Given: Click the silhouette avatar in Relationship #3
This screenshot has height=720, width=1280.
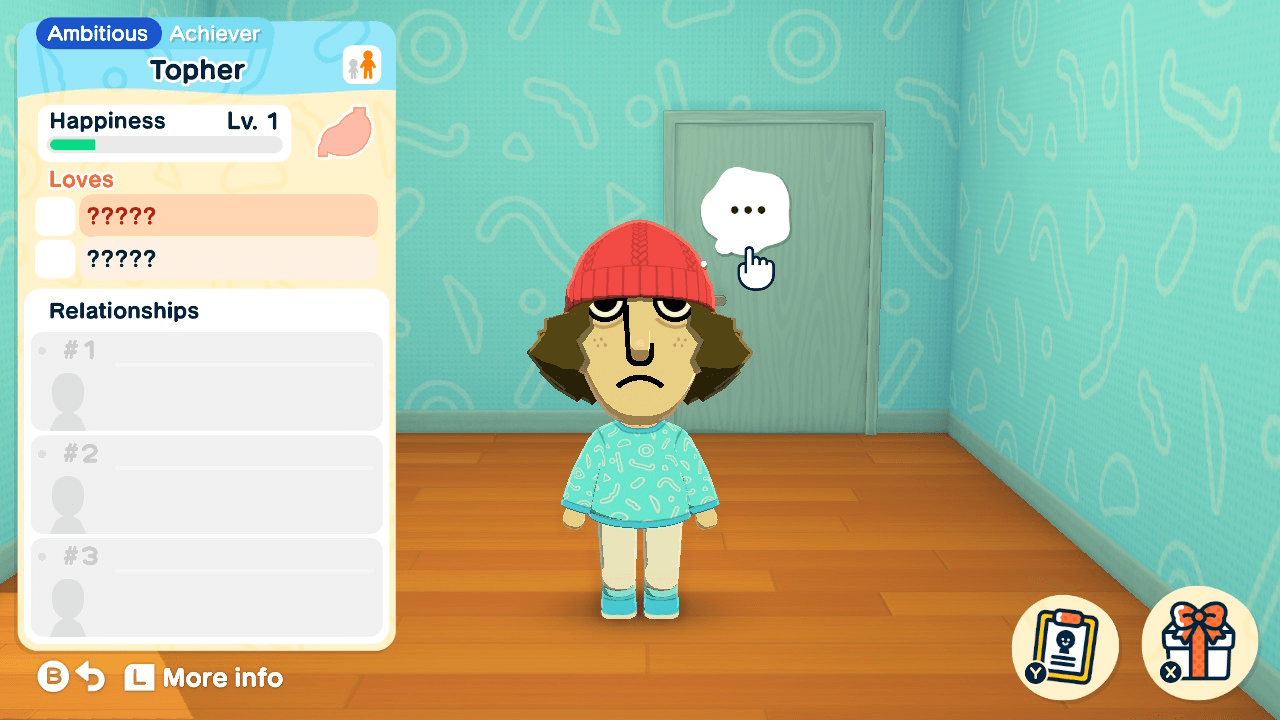Looking at the screenshot, I should (x=68, y=600).
